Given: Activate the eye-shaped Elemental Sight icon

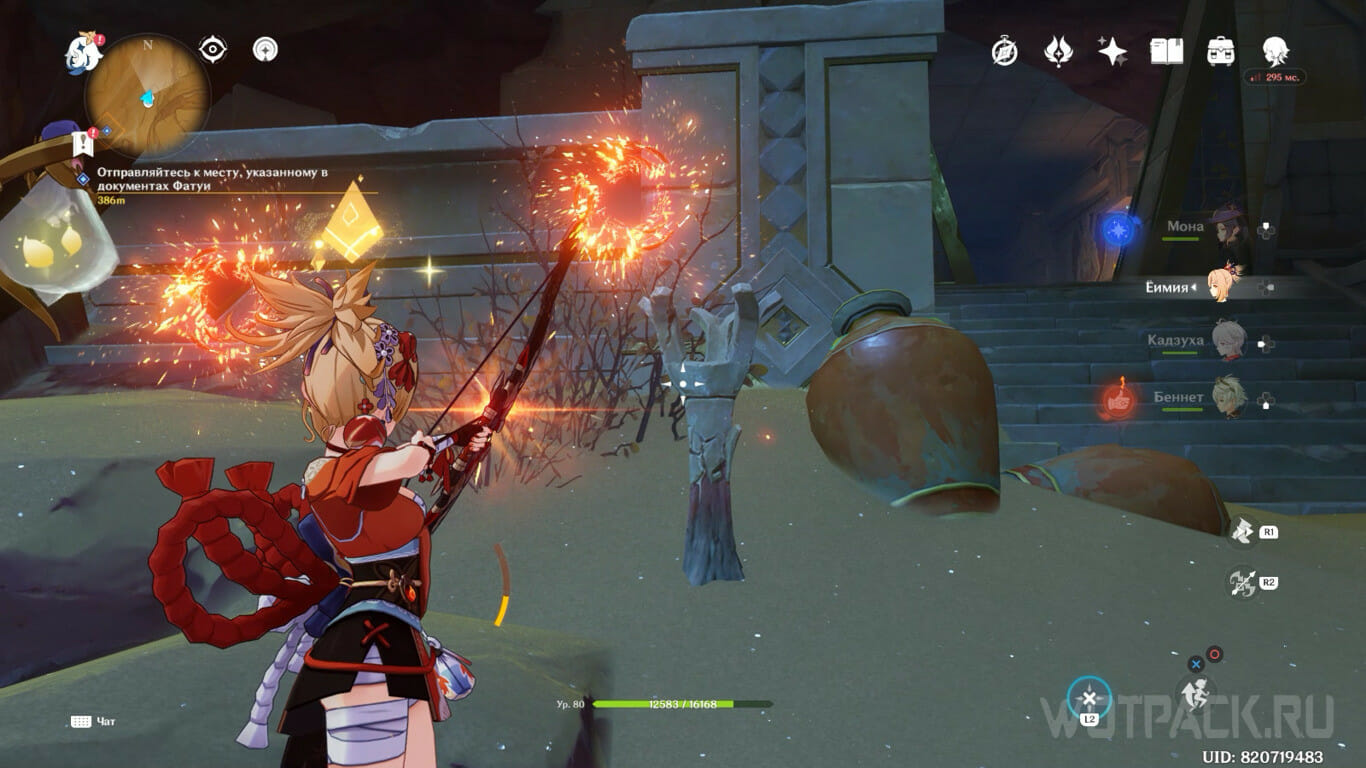Looking at the screenshot, I should [212, 49].
